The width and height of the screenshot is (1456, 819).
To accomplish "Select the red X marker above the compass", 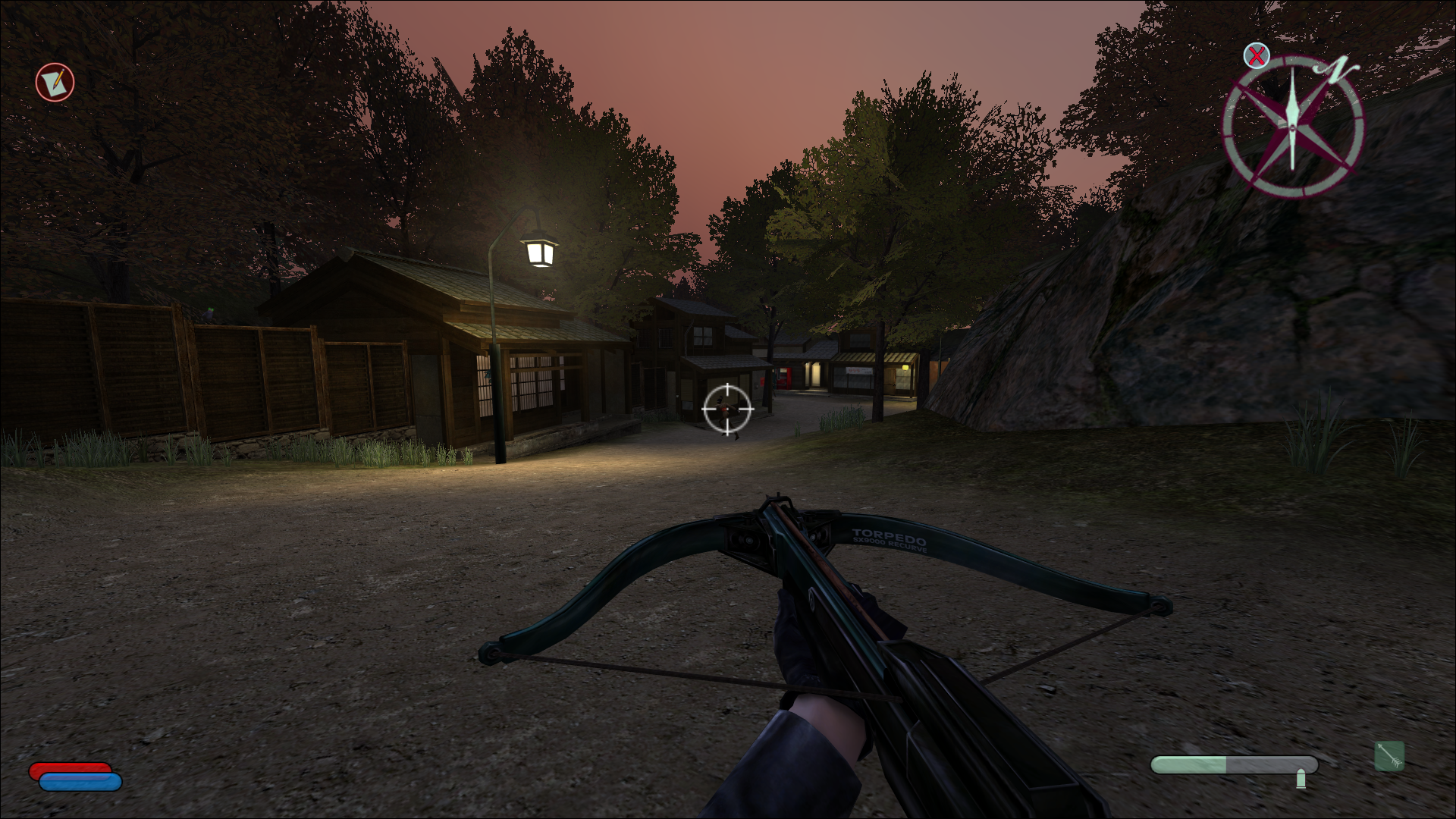I will (1257, 55).
